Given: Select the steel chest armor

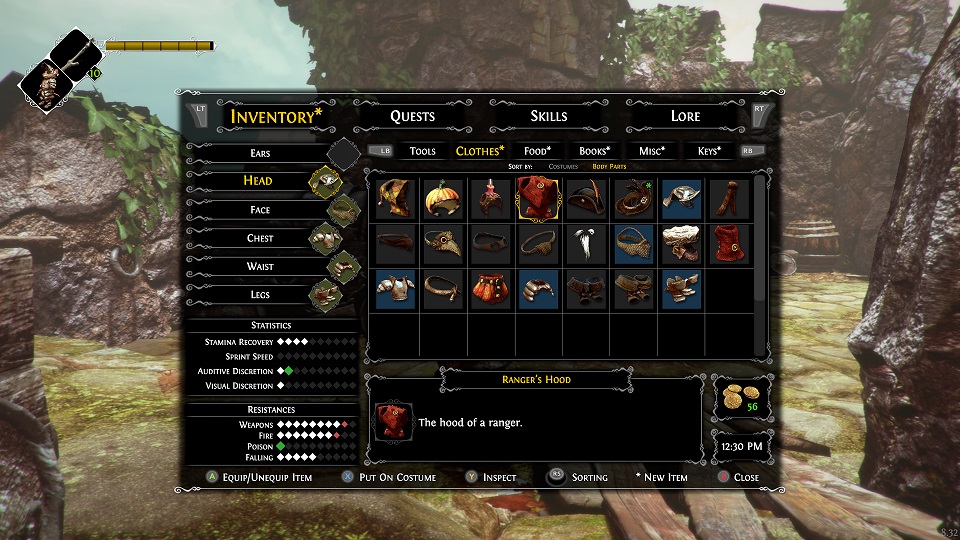Looking at the screenshot, I should pos(394,289).
